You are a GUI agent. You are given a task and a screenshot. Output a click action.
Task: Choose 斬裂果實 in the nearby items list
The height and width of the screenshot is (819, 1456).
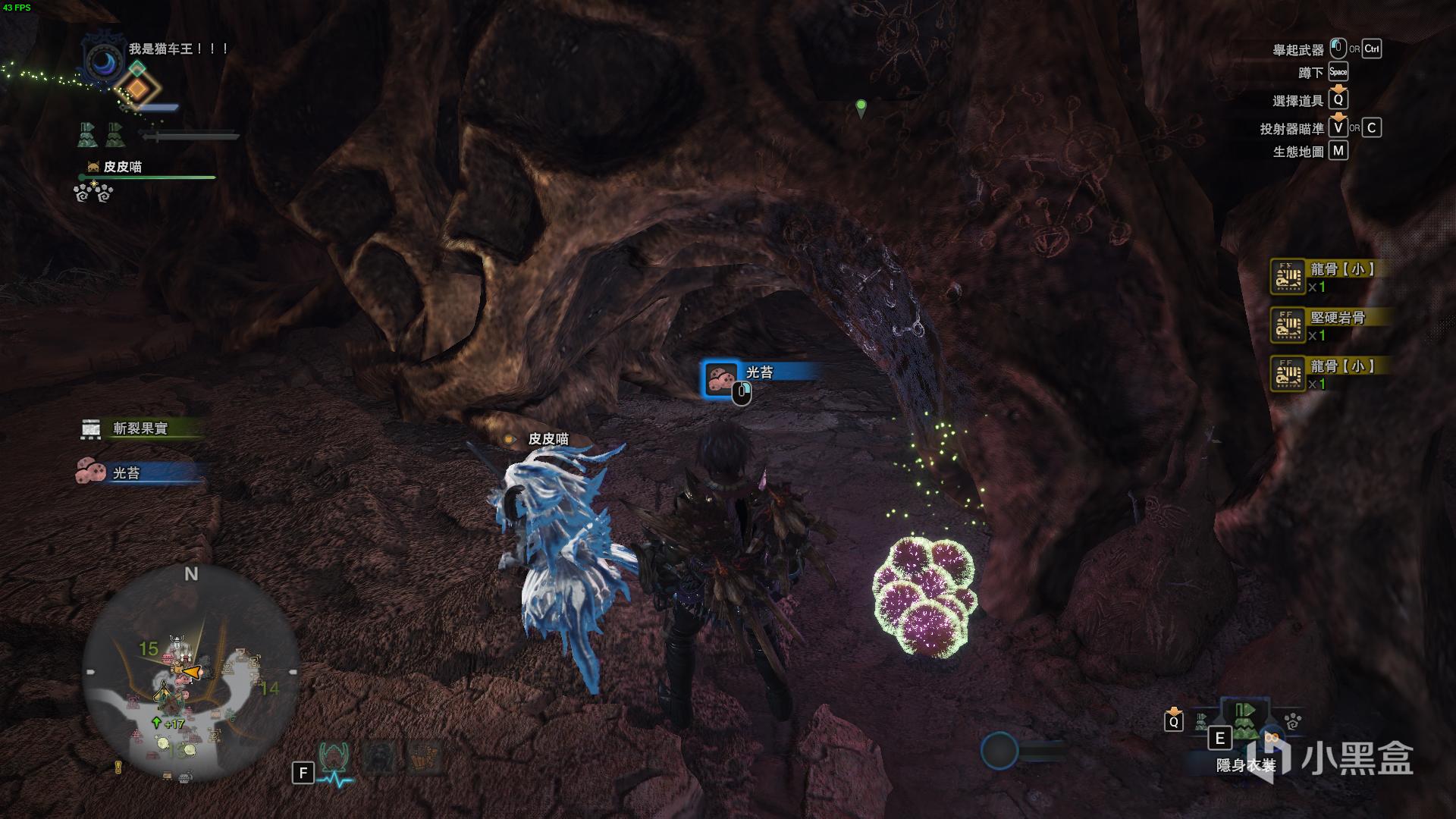(x=140, y=428)
